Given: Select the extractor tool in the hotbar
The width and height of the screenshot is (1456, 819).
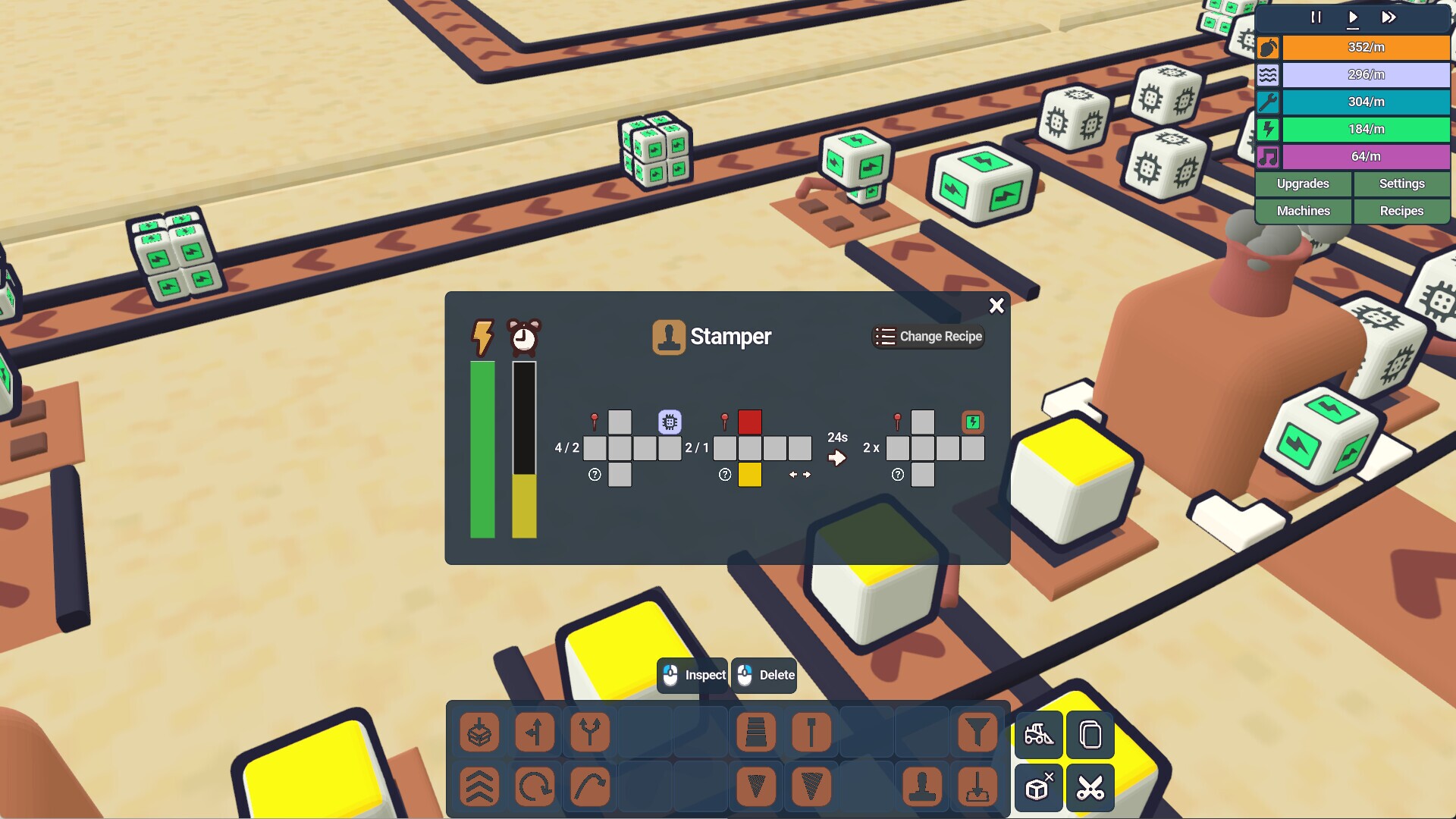Looking at the screenshot, I should click(x=479, y=733).
